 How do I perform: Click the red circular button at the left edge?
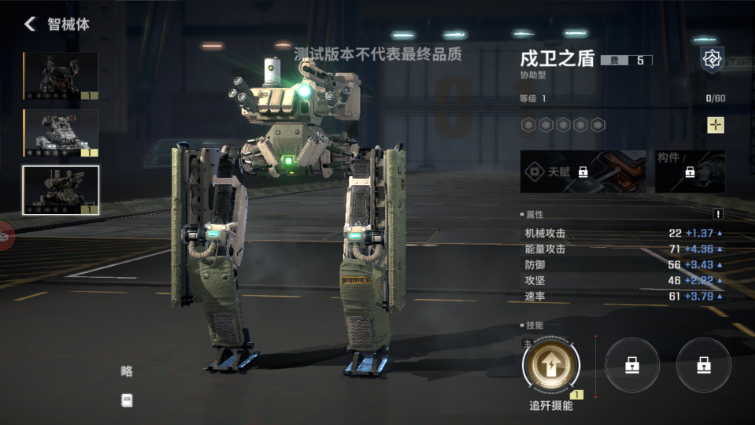coord(4,237)
